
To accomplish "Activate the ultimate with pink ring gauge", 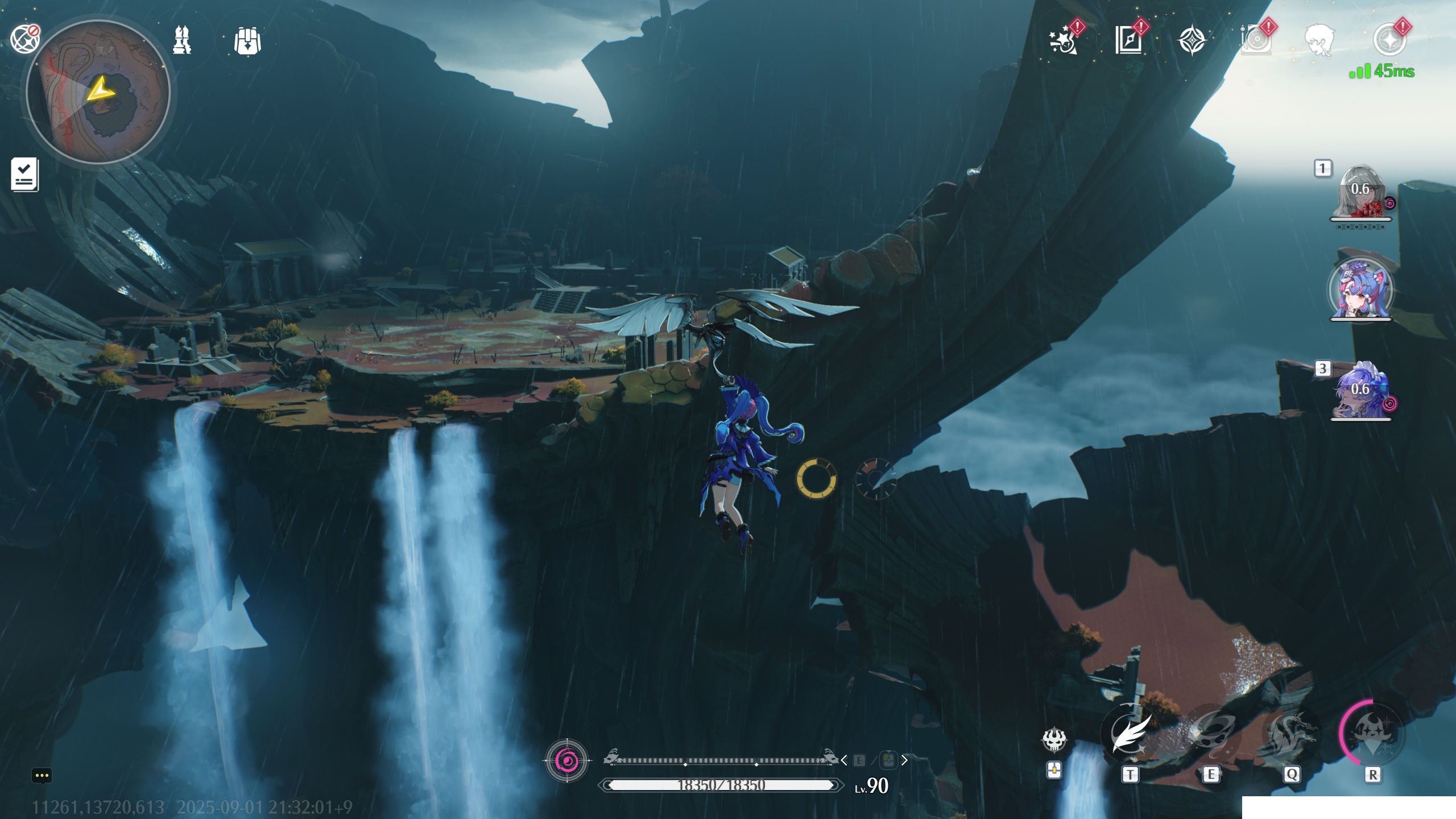I will click(1372, 733).
